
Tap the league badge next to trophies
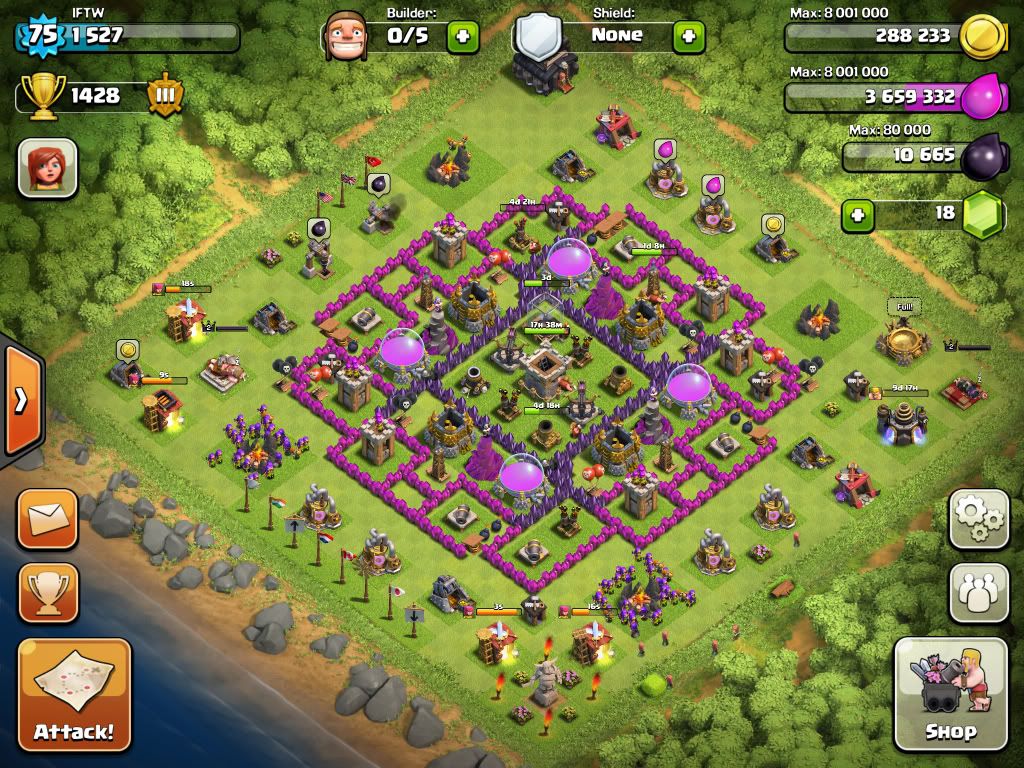click(x=165, y=96)
